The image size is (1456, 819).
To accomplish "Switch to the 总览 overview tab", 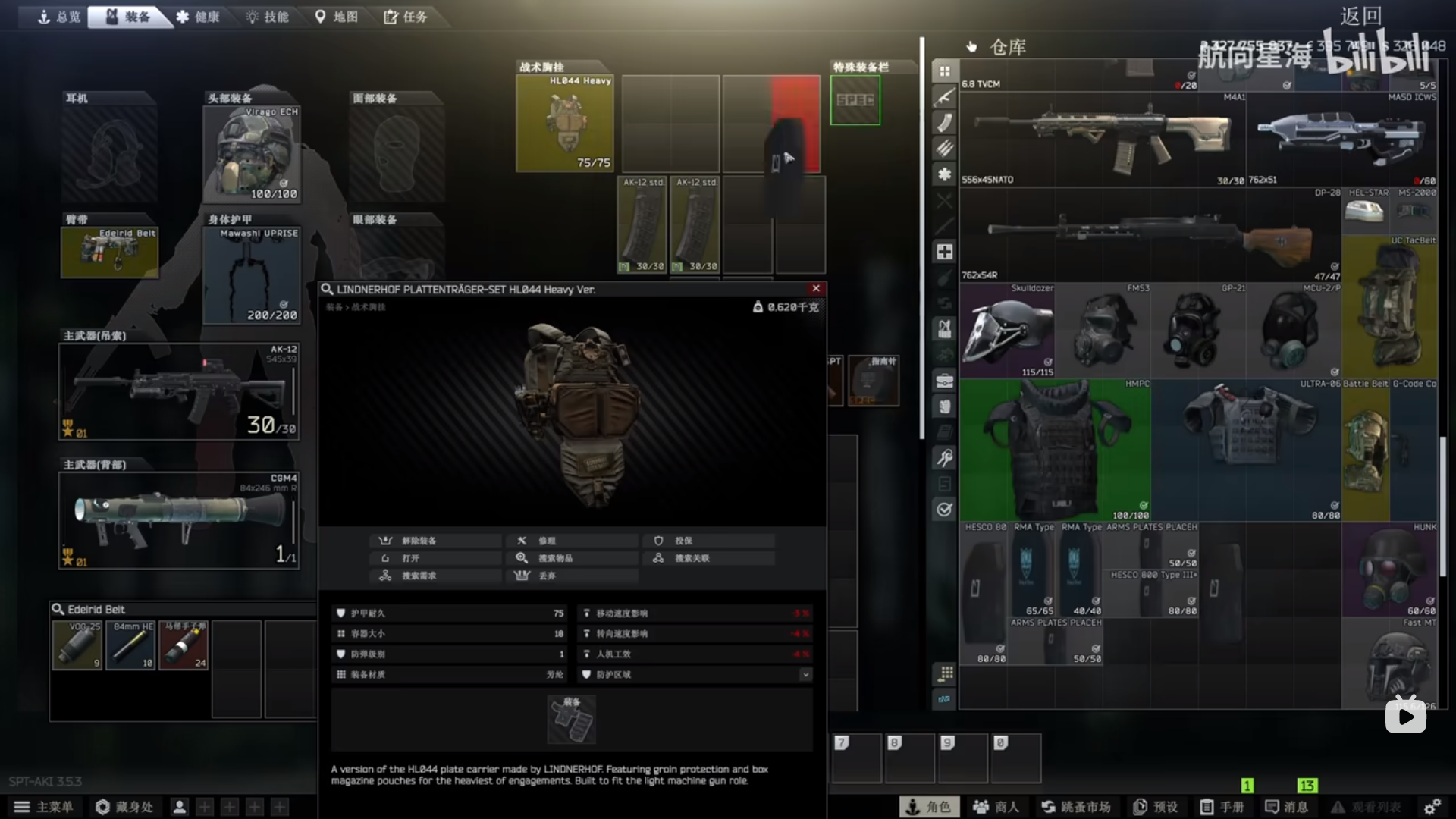I will coord(59,17).
